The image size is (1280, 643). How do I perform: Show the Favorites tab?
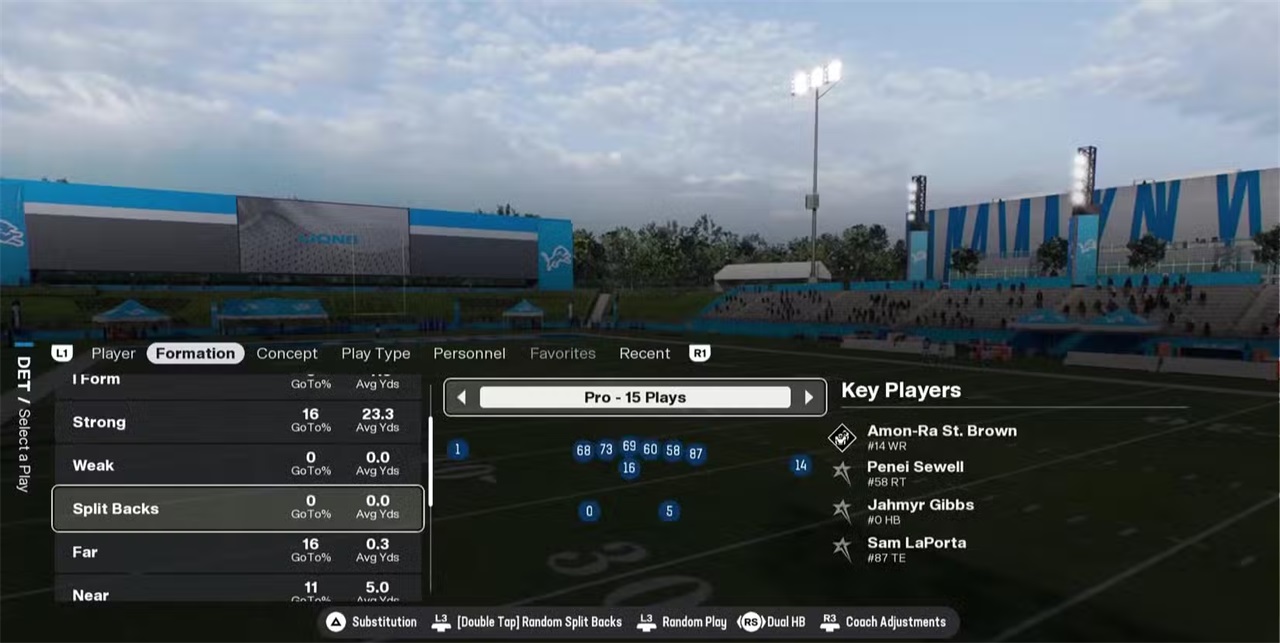click(x=562, y=353)
